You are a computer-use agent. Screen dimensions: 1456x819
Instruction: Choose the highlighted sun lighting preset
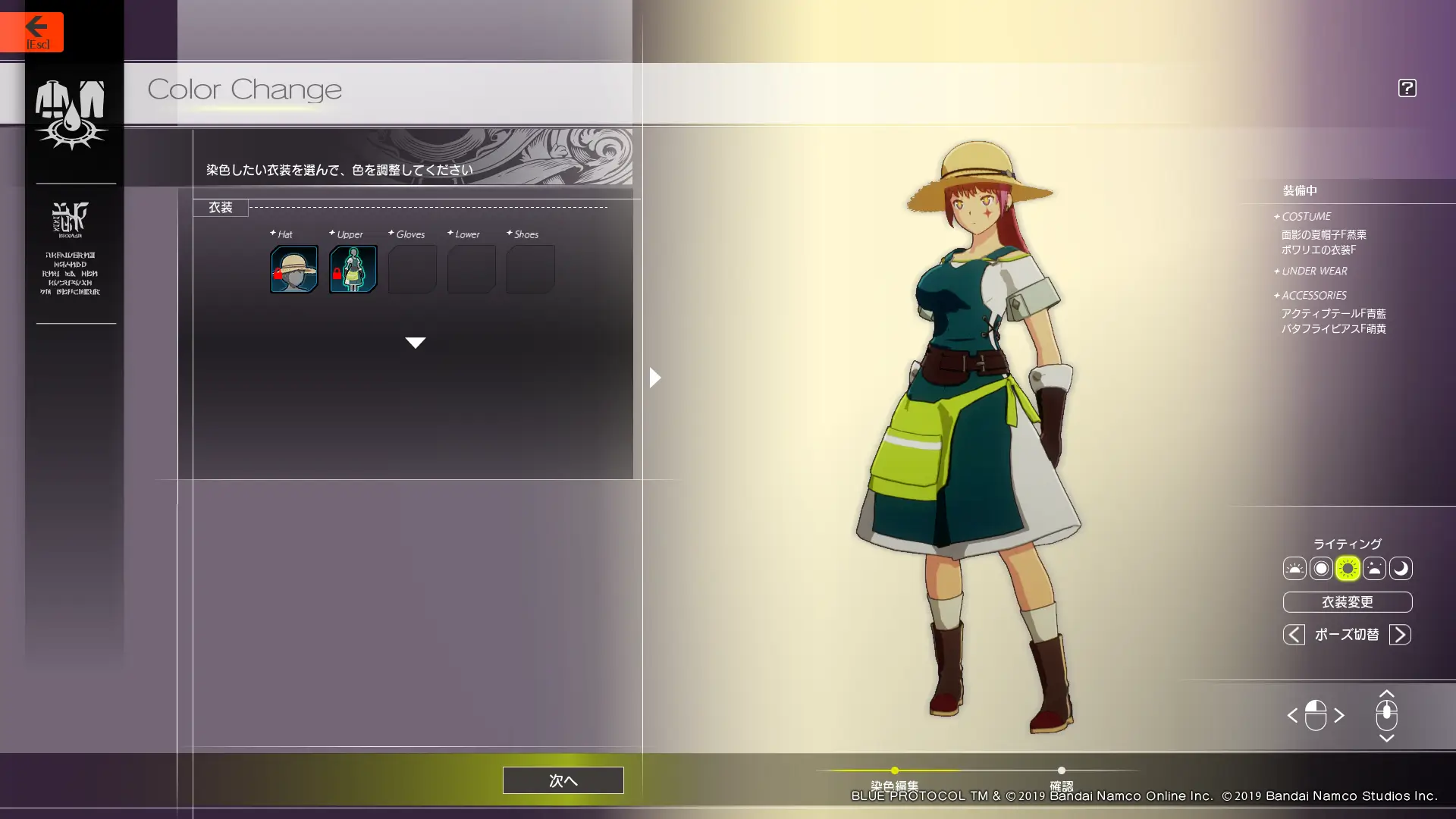[x=1348, y=569]
